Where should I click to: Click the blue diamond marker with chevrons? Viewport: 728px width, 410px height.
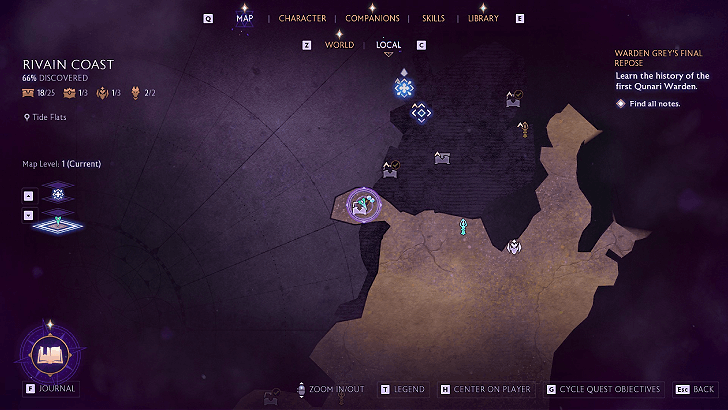tap(421, 114)
